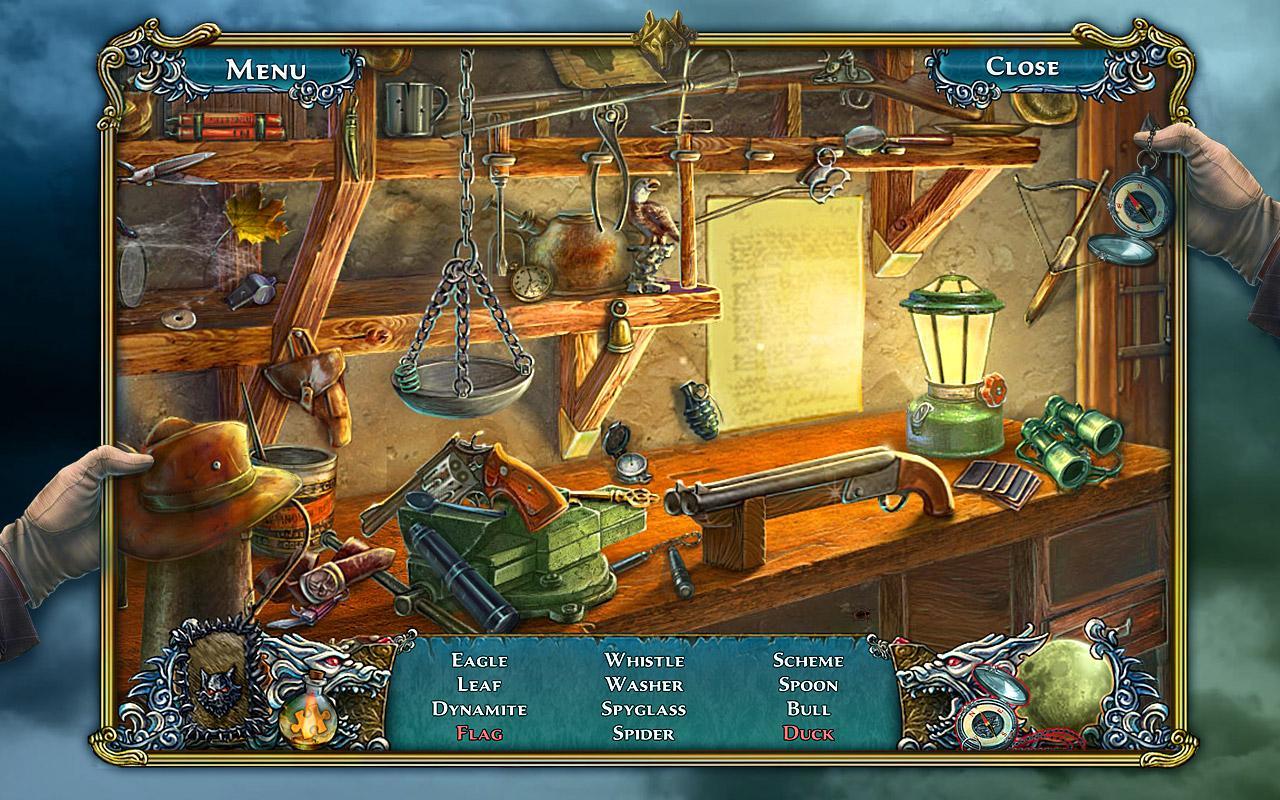1280x800 pixels.
Task: Click the Menu button
Action: [x=266, y=68]
